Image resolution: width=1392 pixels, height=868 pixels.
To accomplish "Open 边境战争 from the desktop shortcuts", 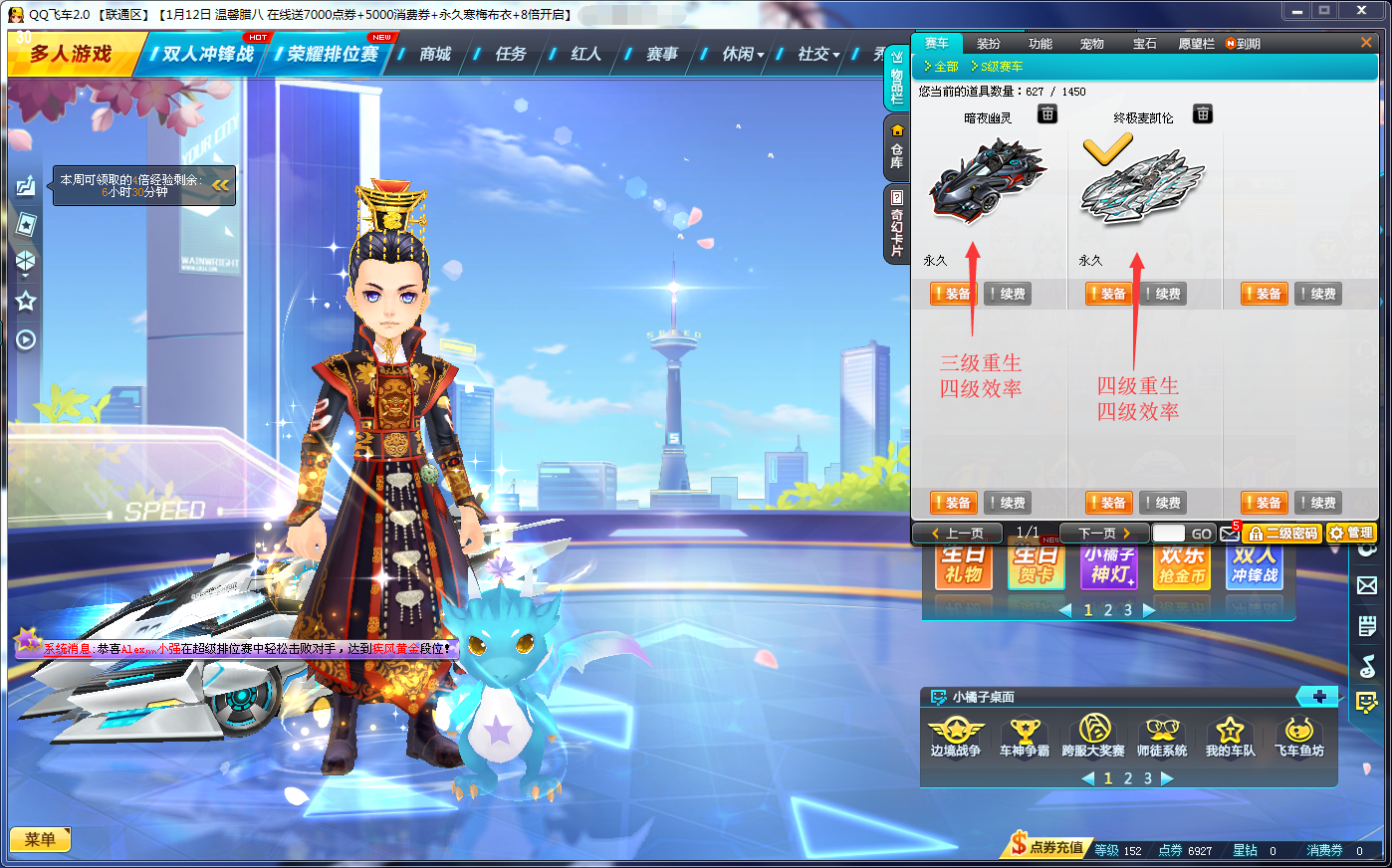I will click(955, 738).
